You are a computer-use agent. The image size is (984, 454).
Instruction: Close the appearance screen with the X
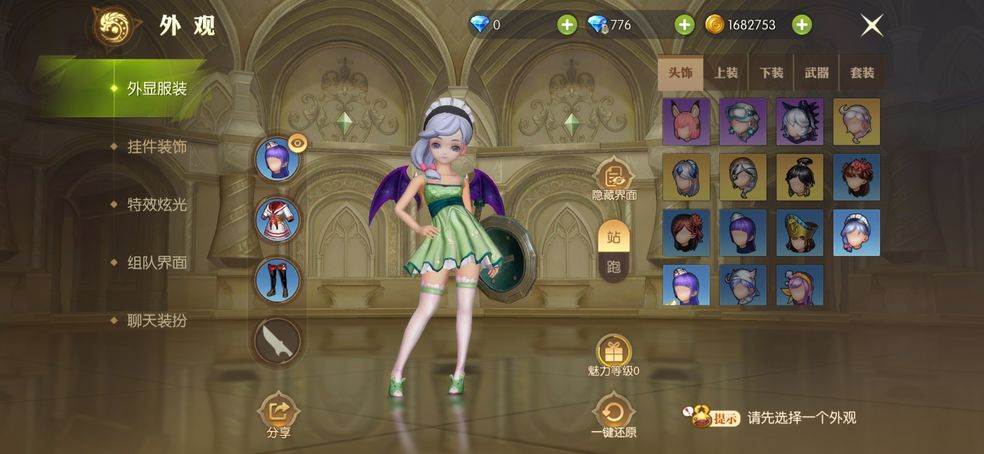coord(872,26)
